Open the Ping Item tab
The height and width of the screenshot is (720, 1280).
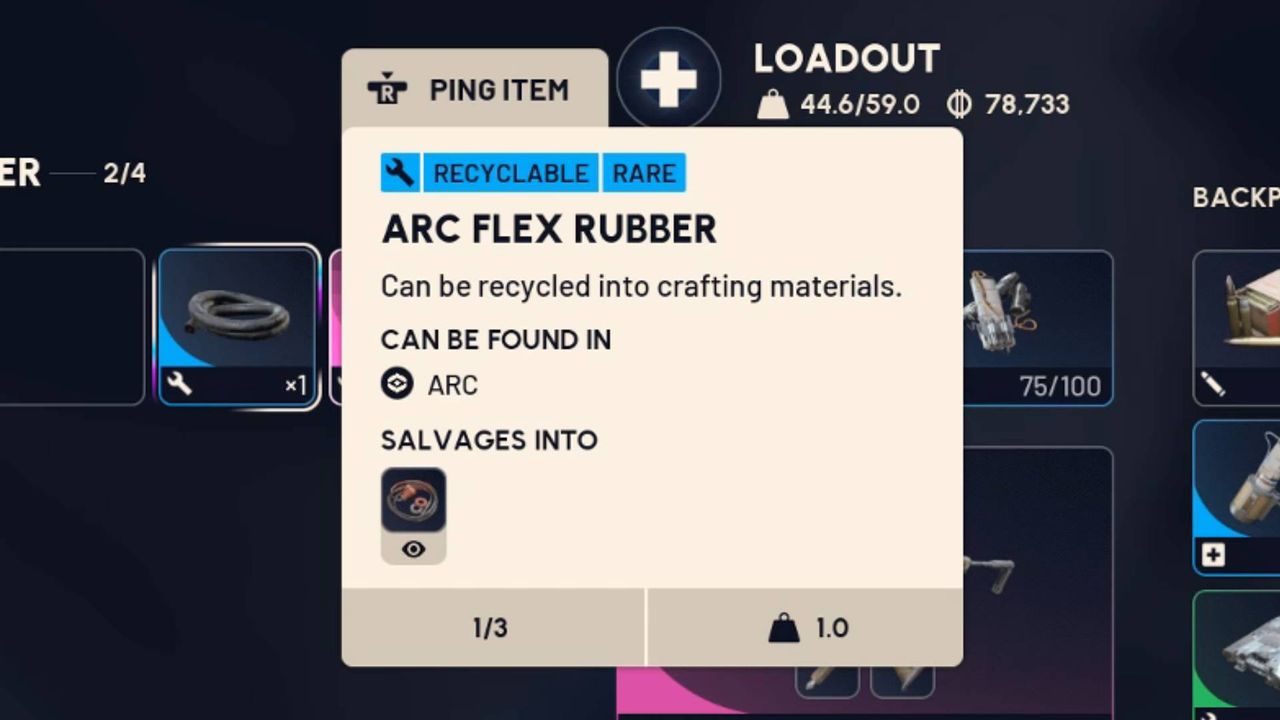click(x=474, y=89)
